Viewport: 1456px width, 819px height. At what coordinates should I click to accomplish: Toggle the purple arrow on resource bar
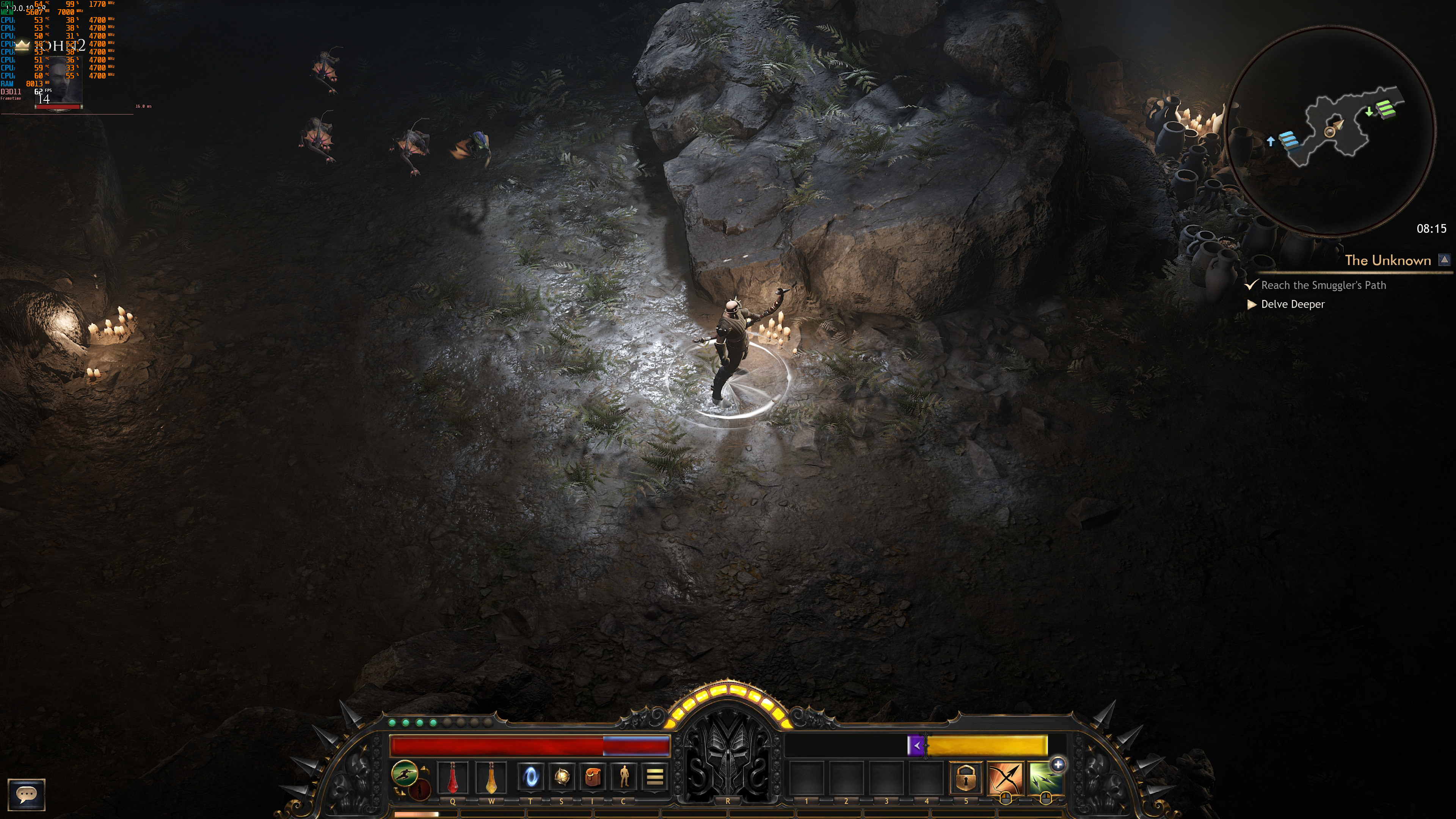[916, 745]
